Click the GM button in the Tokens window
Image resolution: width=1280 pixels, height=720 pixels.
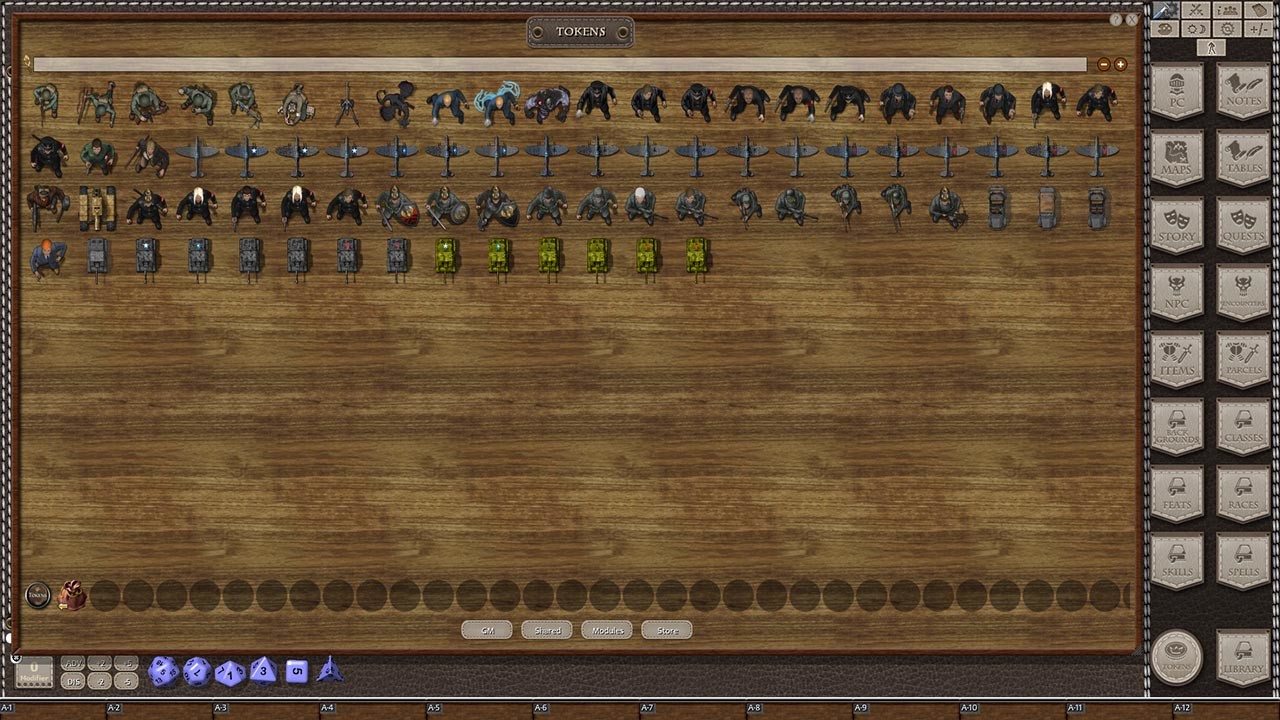(486, 630)
